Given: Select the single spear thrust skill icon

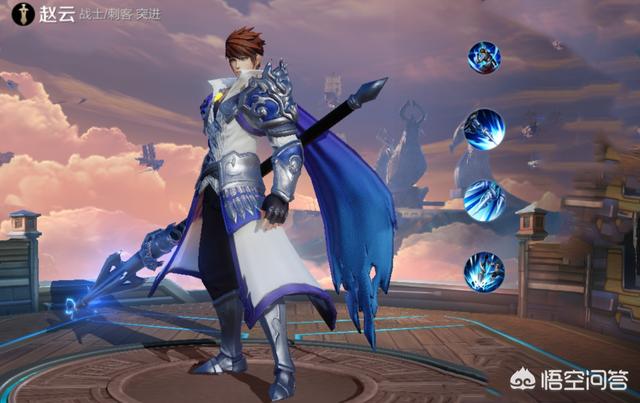Looking at the screenshot, I should click(x=485, y=129).
